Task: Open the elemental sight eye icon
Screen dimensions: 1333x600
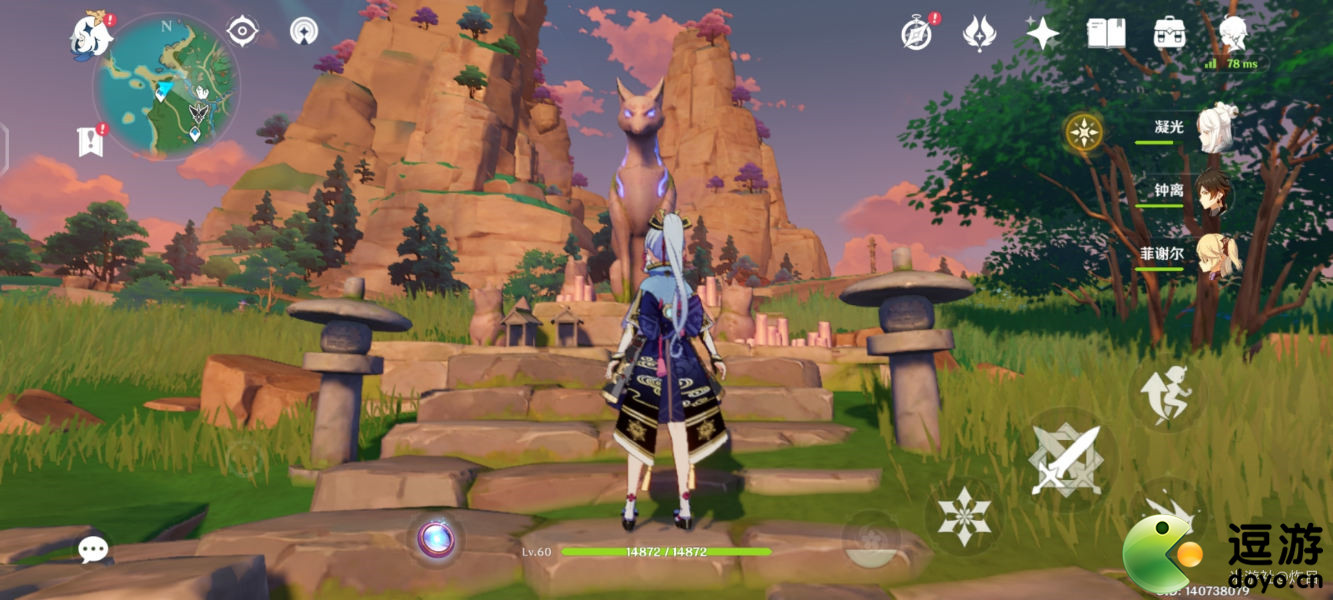Action: point(242,31)
